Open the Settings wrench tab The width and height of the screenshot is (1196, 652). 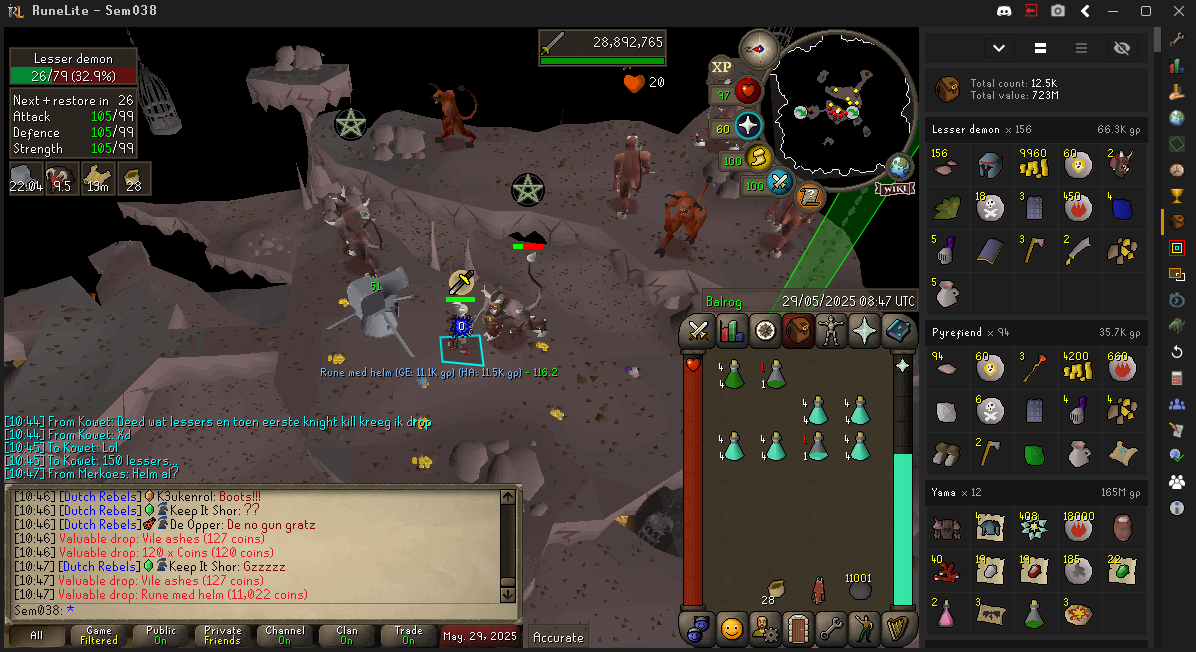click(x=831, y=629)
